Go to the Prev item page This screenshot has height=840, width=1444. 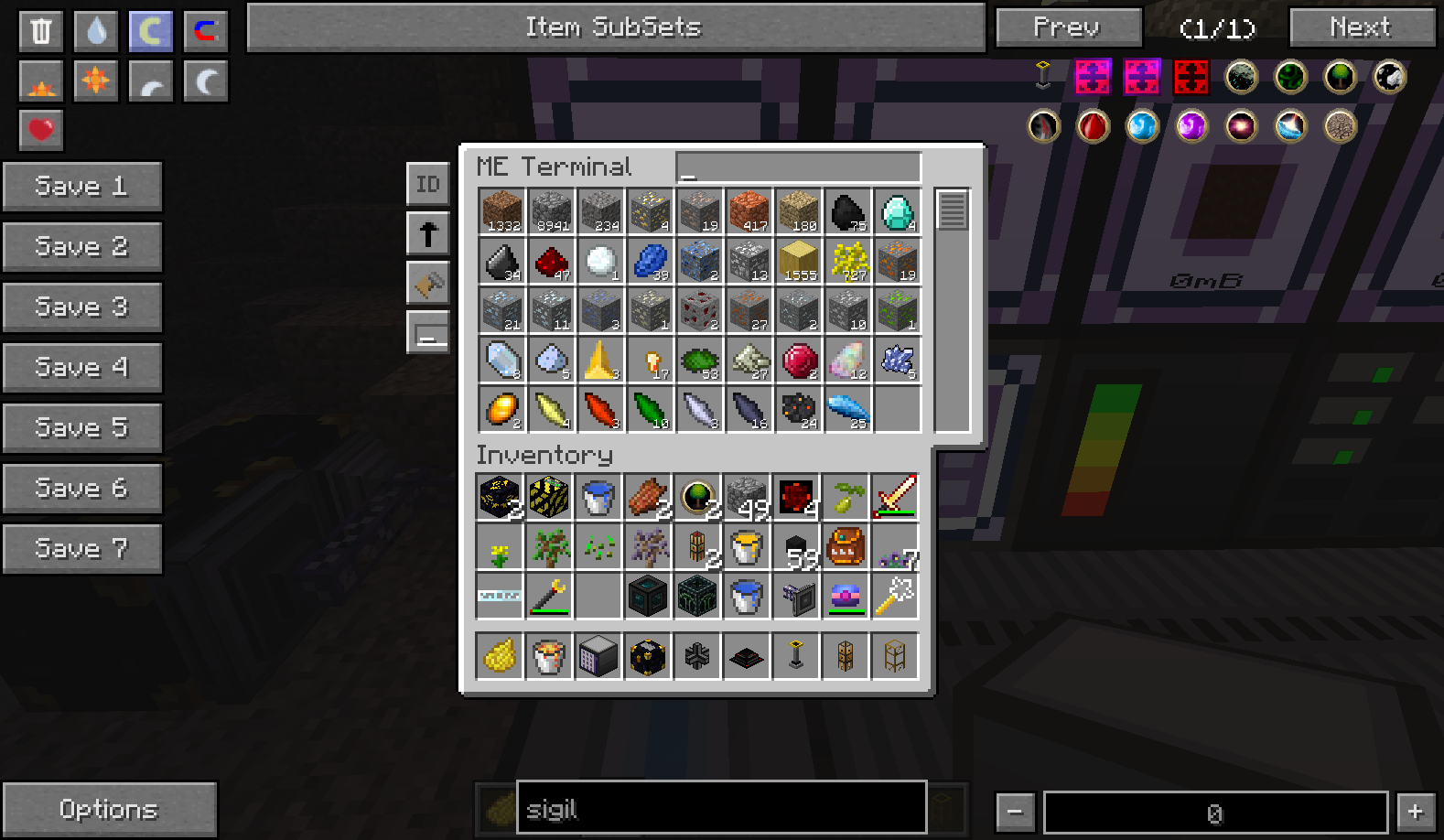coord(1068,27)
